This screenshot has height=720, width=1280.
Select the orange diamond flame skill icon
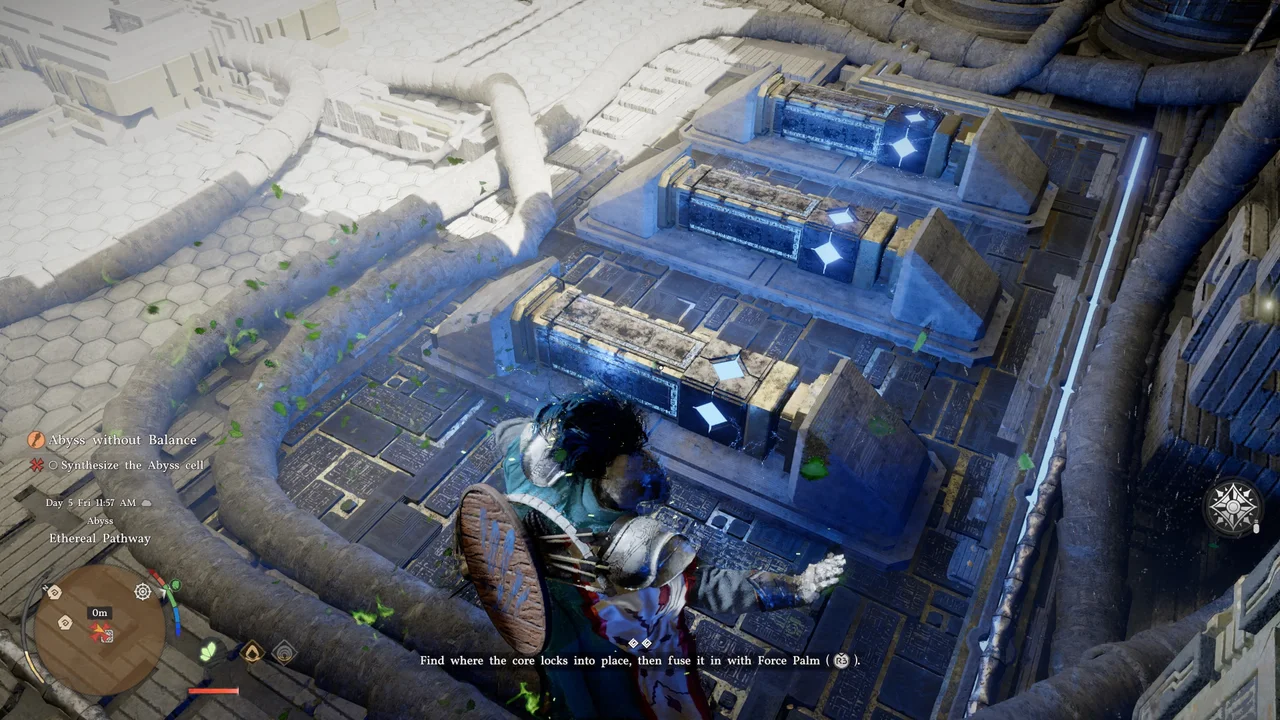coord(251,652)
